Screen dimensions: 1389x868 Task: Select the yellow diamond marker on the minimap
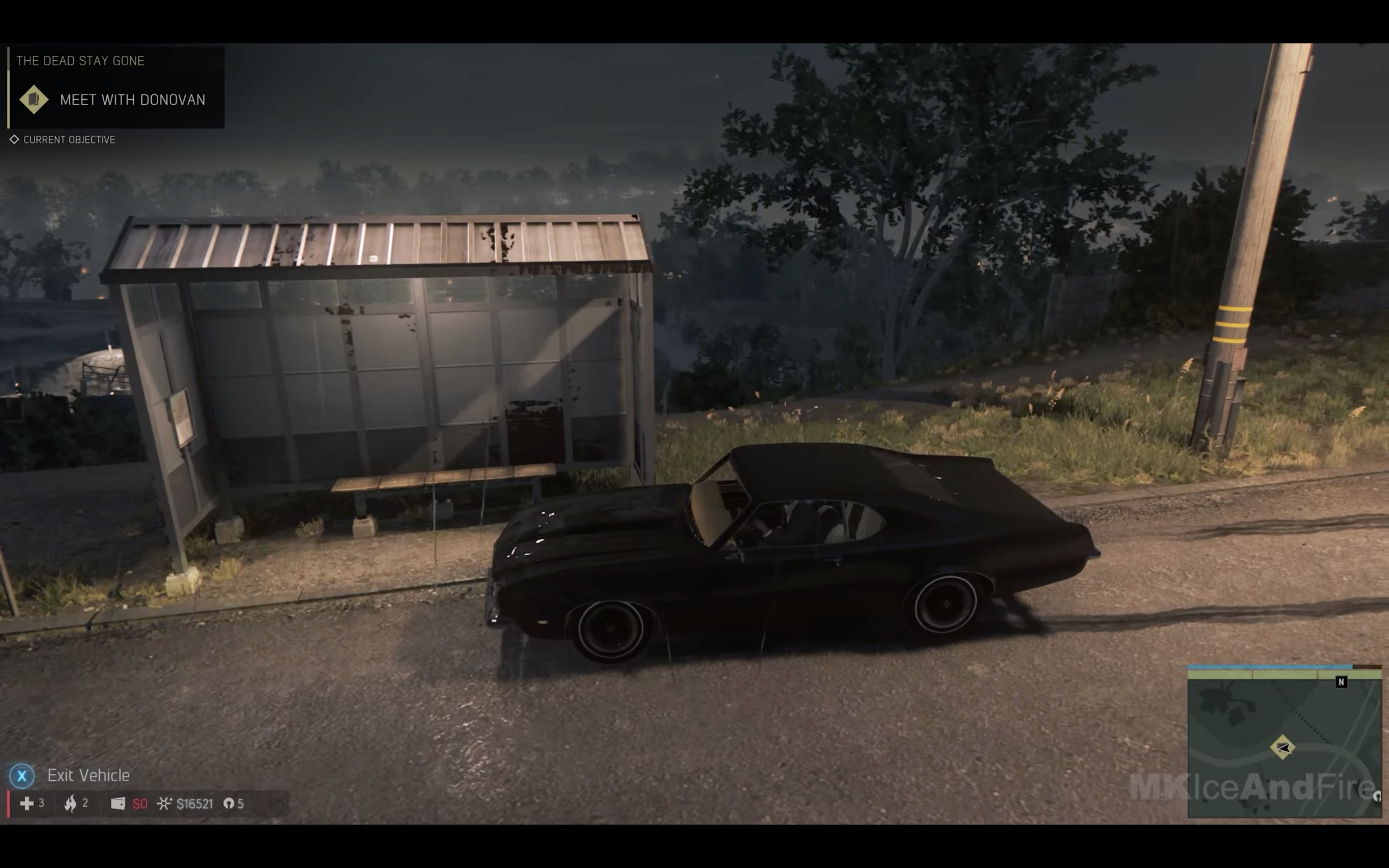(1282, 747)
